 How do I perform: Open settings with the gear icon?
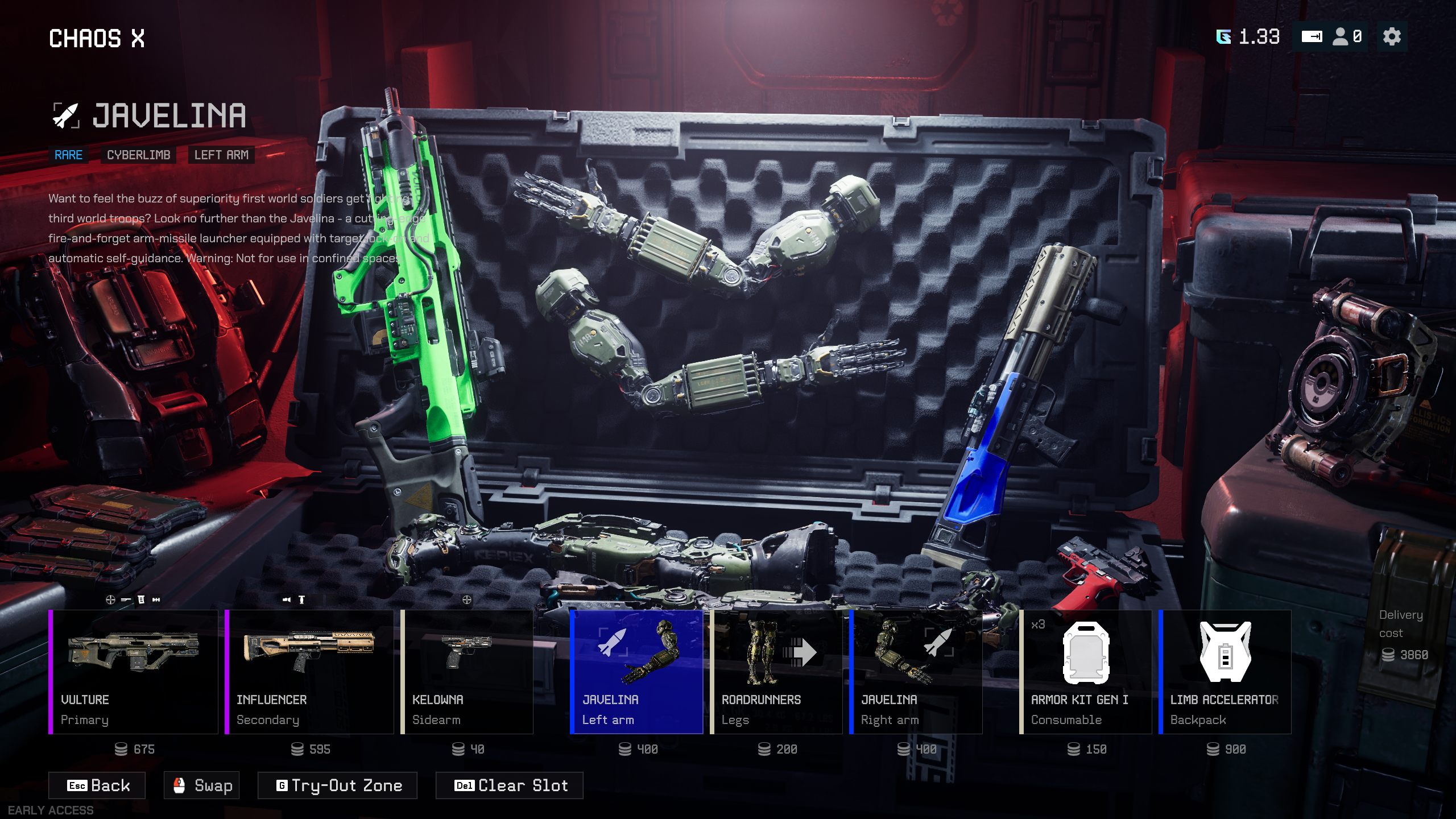point(1391,37)
